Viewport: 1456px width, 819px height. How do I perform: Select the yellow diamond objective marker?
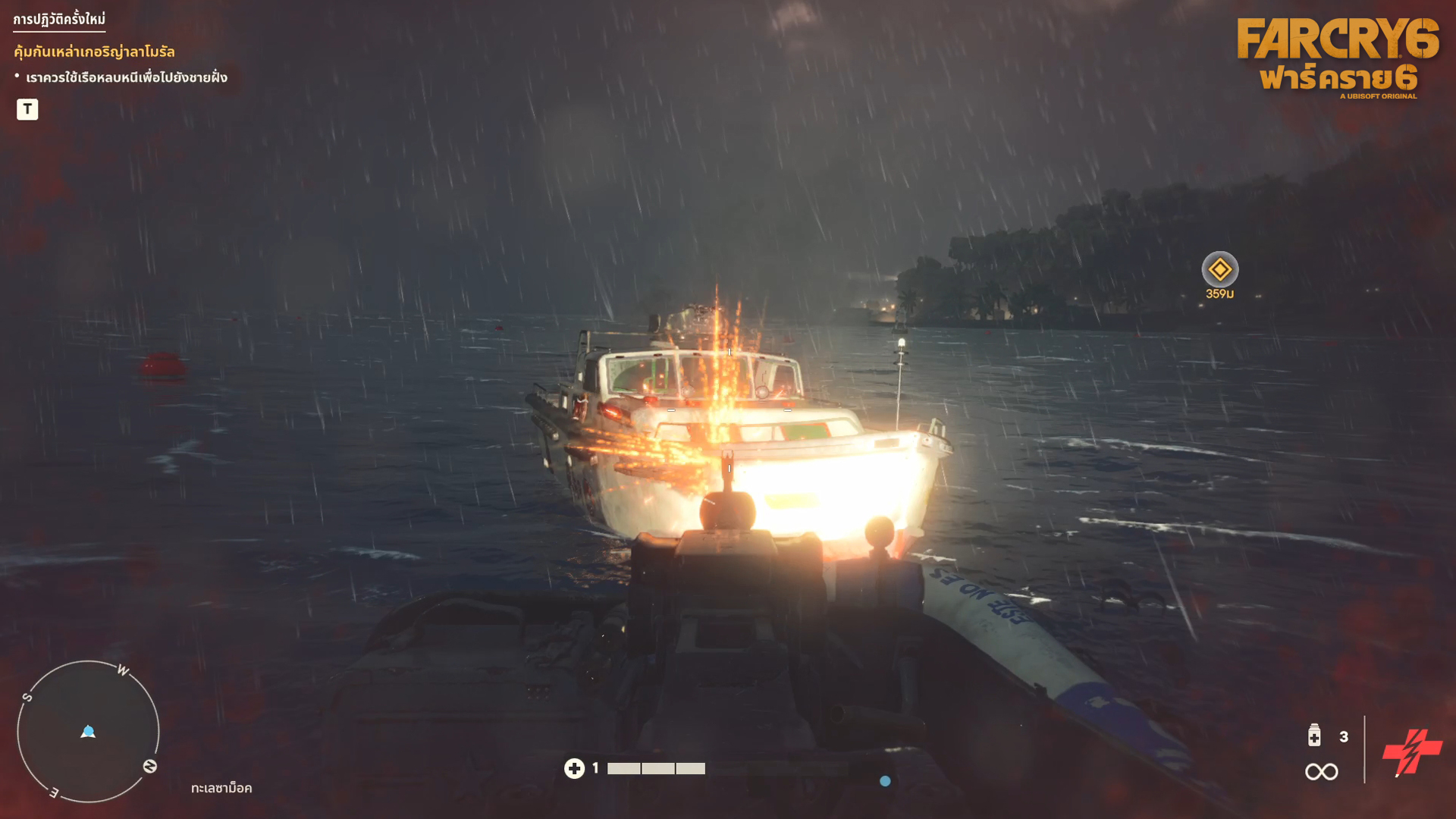[x=1219, y=269]
